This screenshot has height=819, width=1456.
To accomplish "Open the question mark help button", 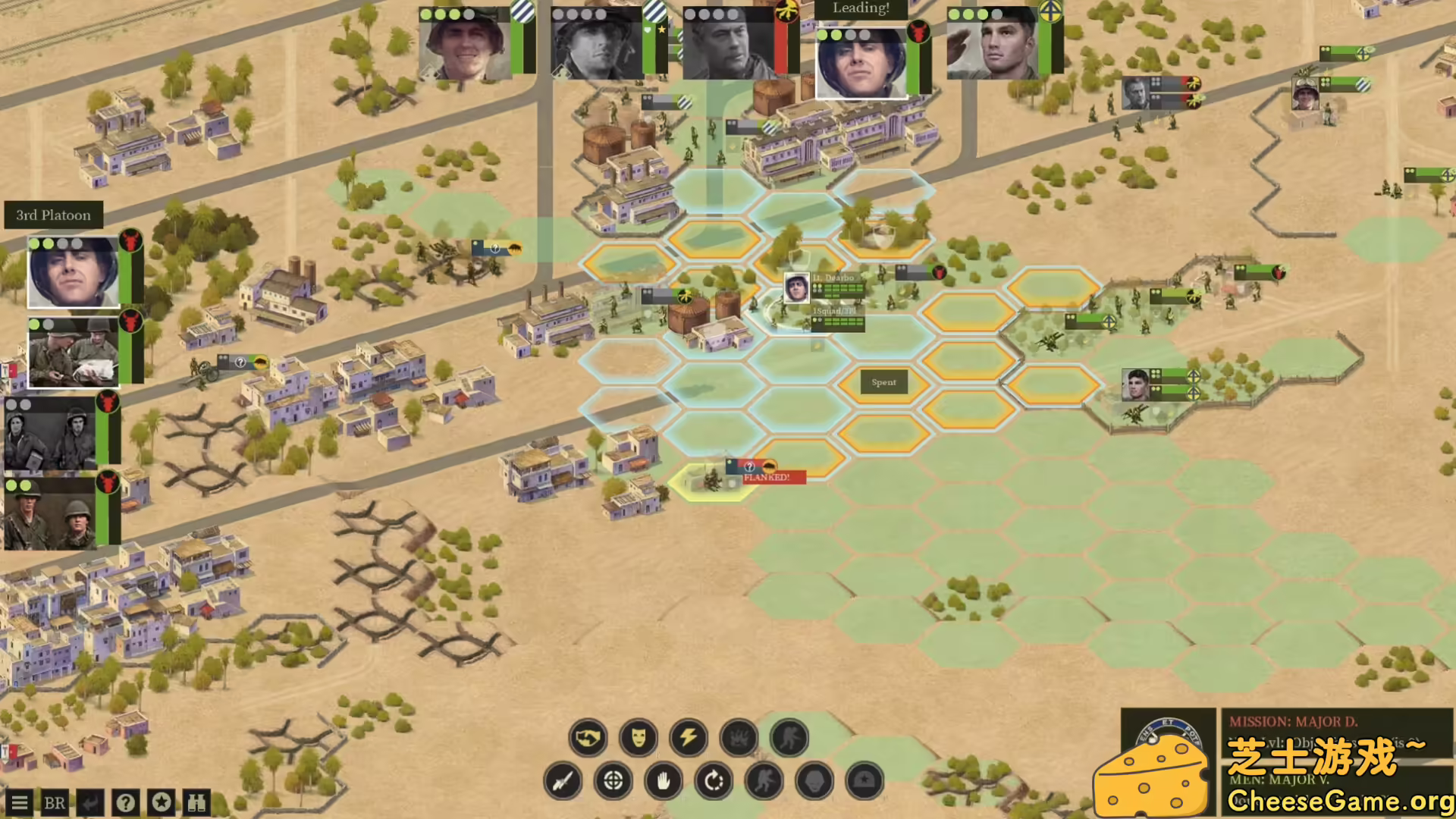I will click(x=126, y=803).
